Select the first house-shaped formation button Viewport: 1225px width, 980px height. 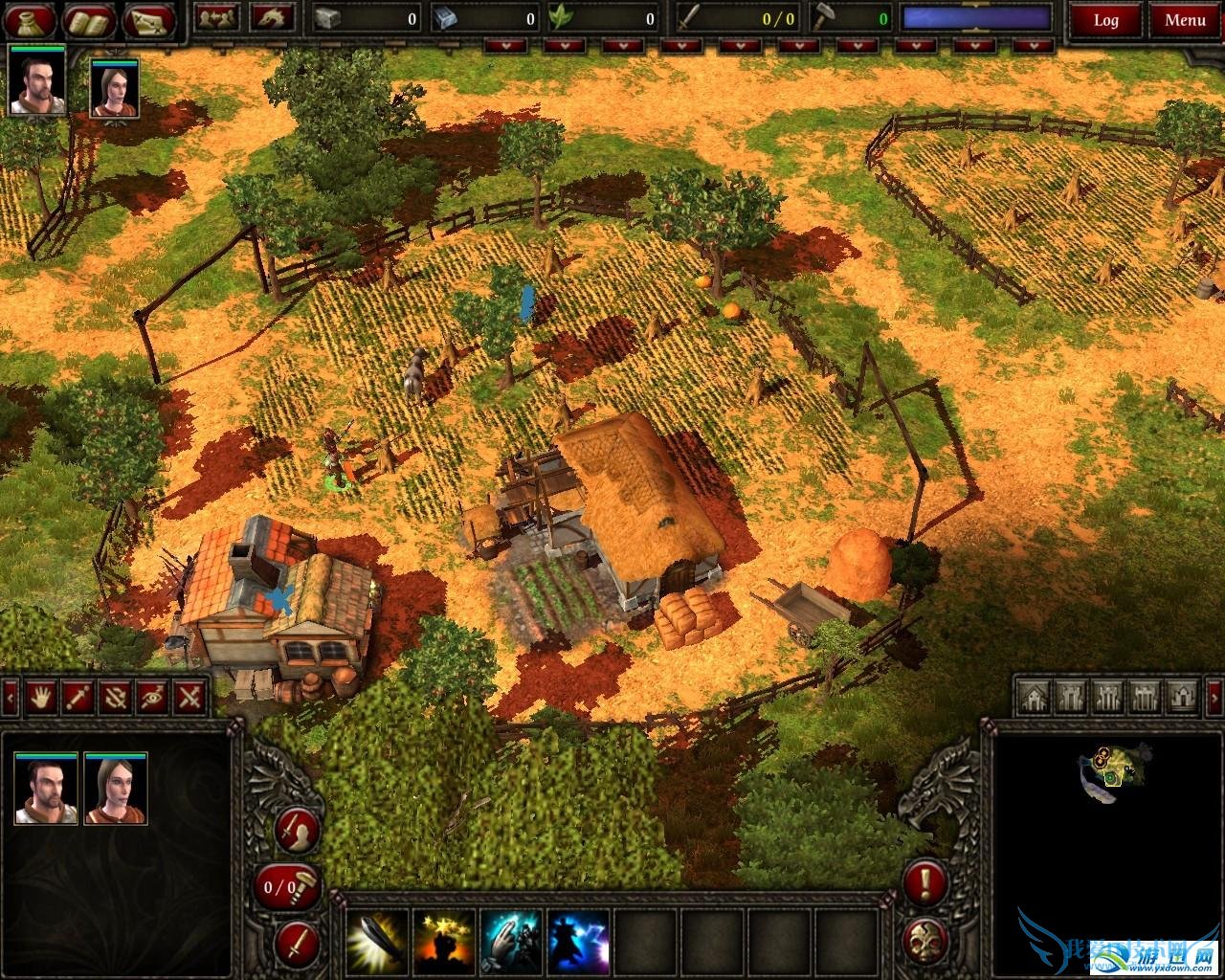click(x=1033, y=697)
